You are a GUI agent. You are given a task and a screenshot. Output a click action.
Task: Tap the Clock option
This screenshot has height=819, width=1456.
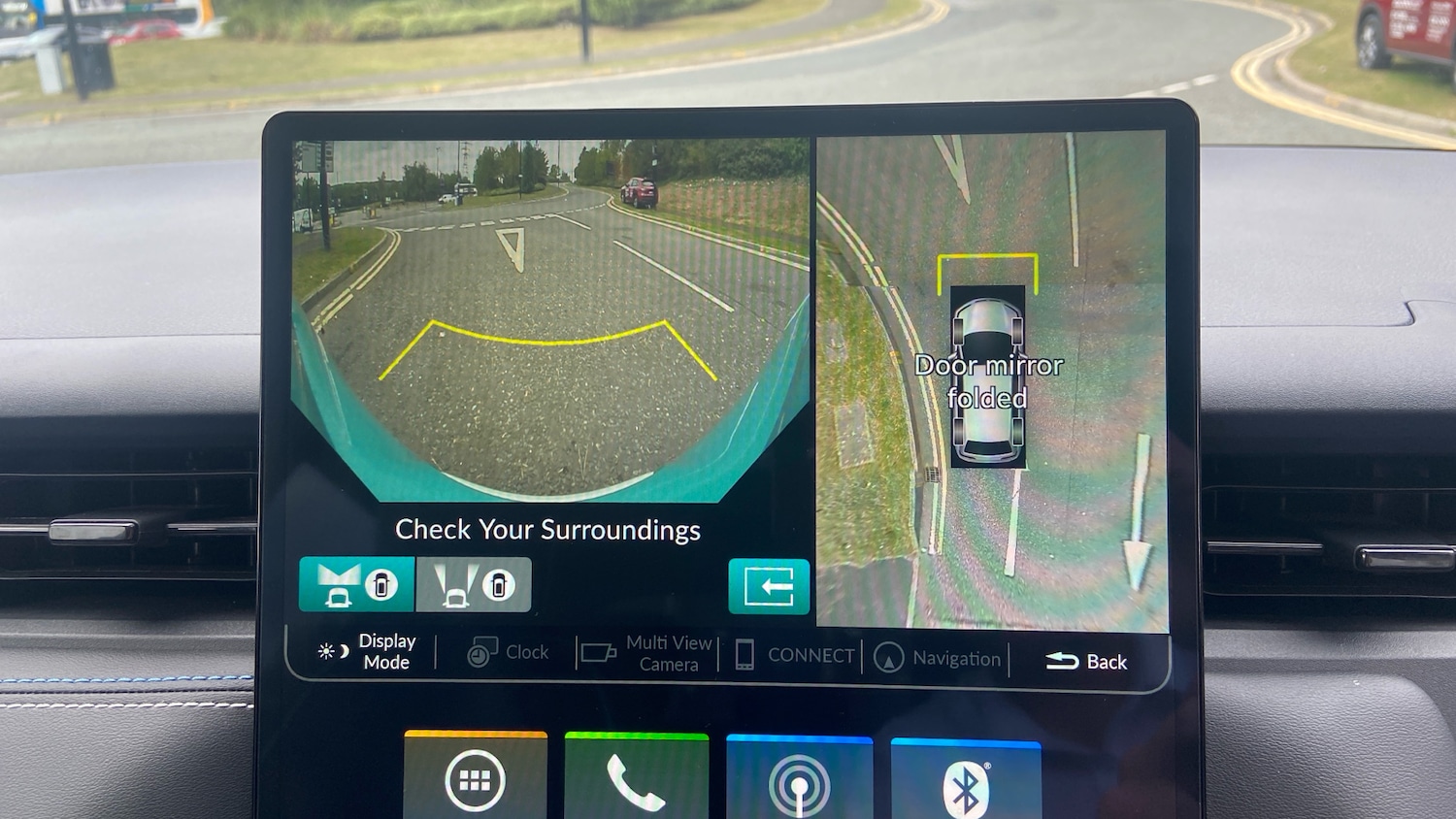pyautogui.click(x=509, y=653)
